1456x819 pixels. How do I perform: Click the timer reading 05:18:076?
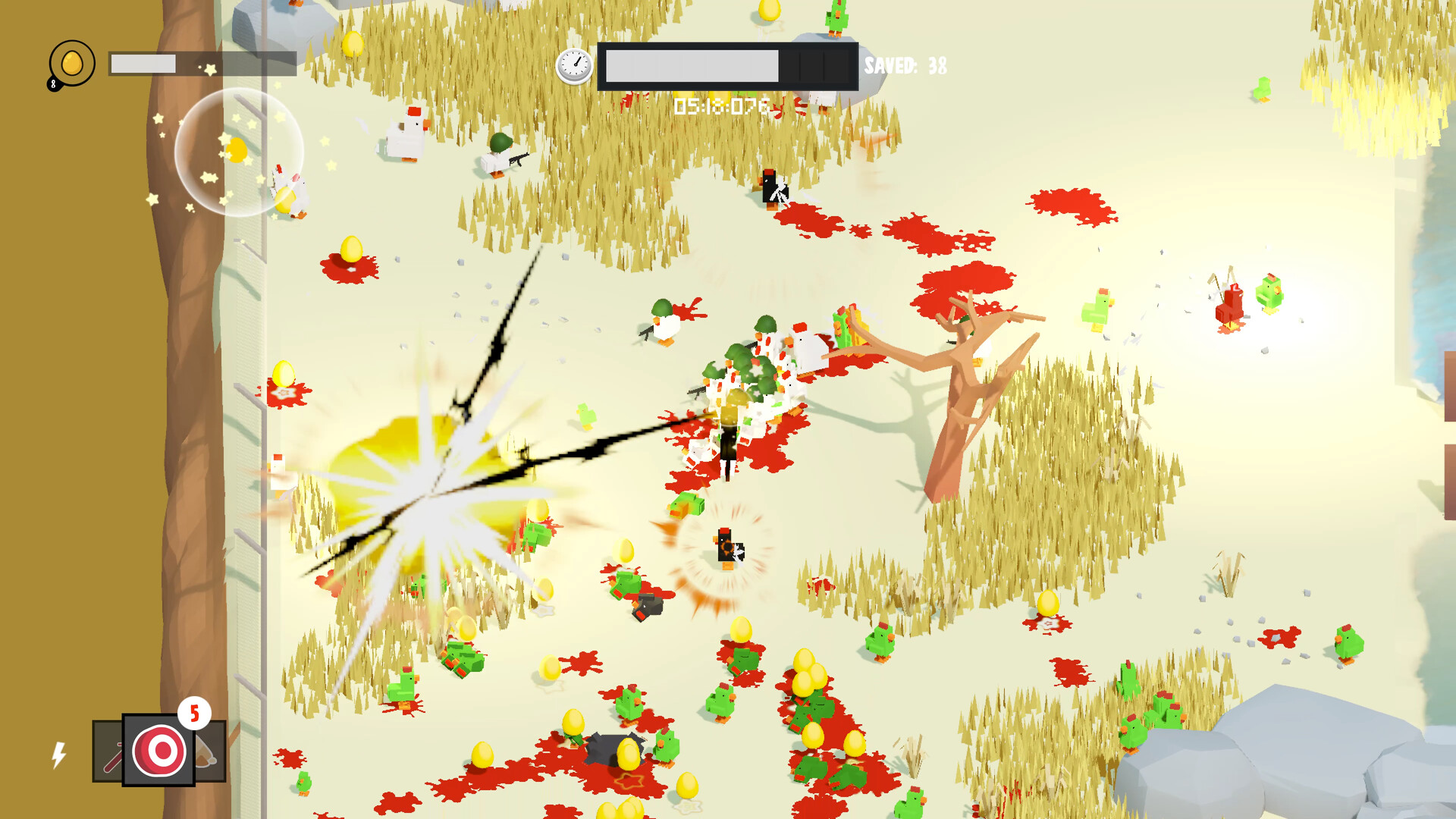[x=723, y=106]
